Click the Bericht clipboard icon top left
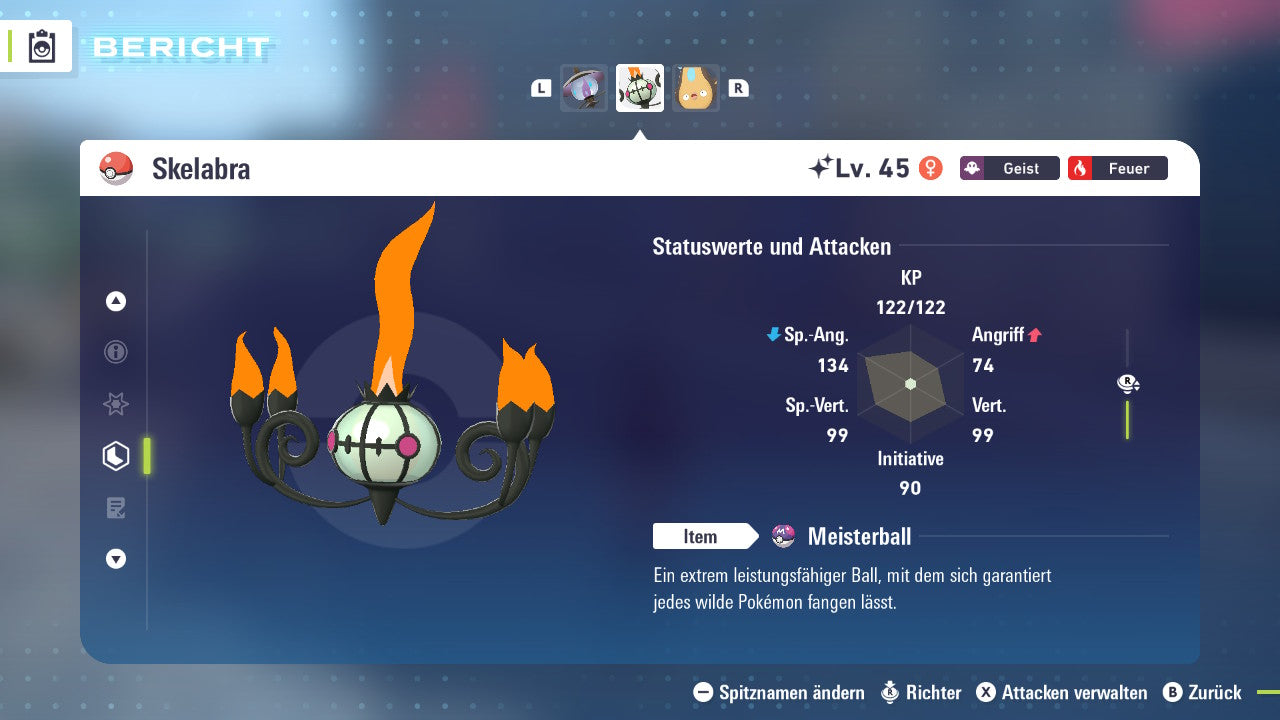Screen dimensions: 1280x720 pos(40,46)
